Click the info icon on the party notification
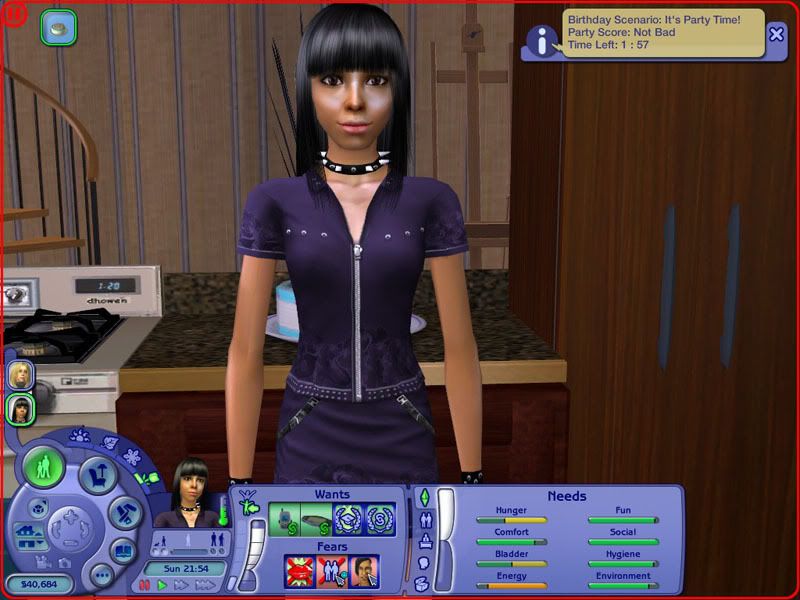Screen dimensions: 800x600 (x=543, y=41)
